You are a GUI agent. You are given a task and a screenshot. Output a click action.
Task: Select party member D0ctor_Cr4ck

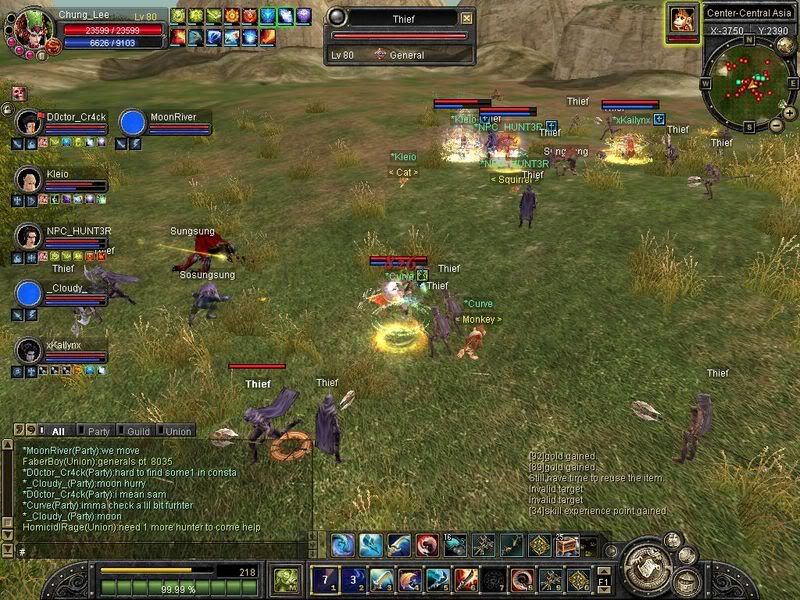[30, 122]
